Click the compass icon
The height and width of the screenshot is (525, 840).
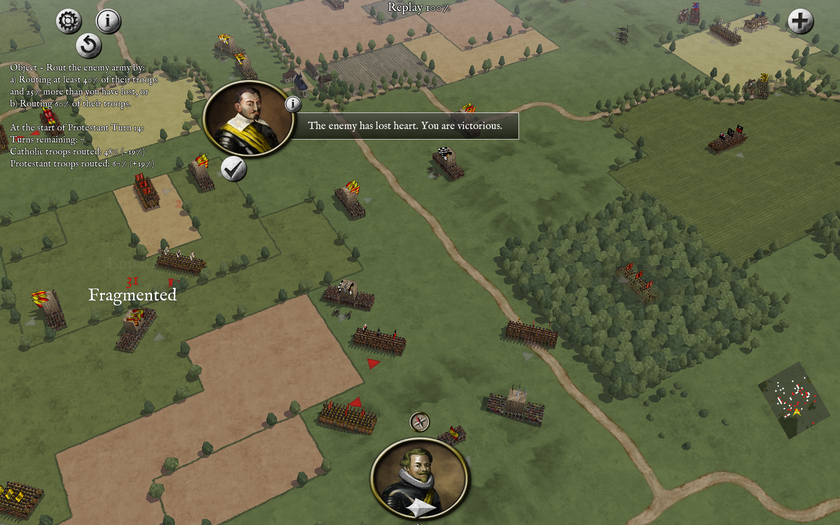coord(420,422)
